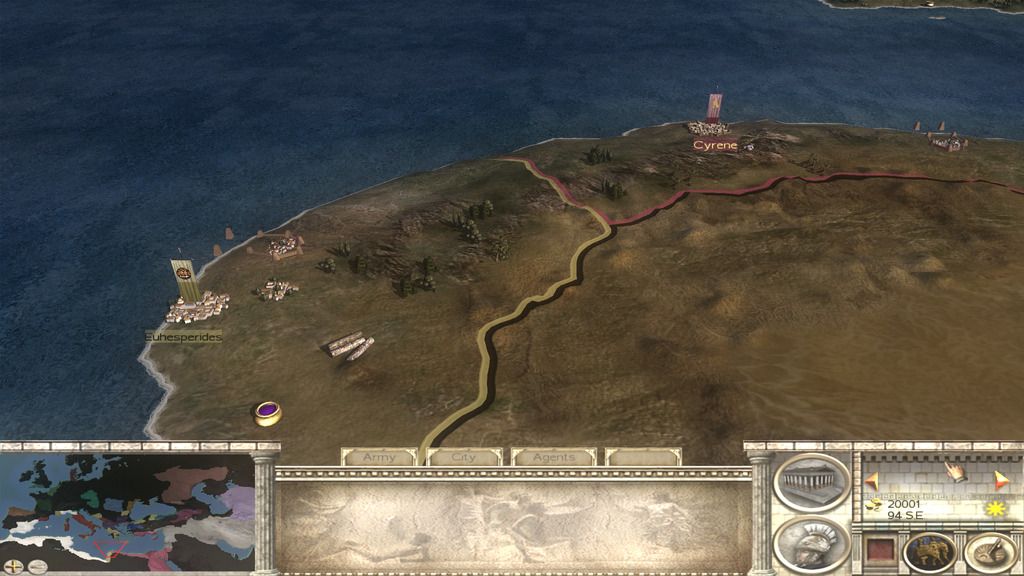Open the recruitment panel with the helmet icon
The height and width of the screenshot is (576, 1024).
(x=811, y=543)
